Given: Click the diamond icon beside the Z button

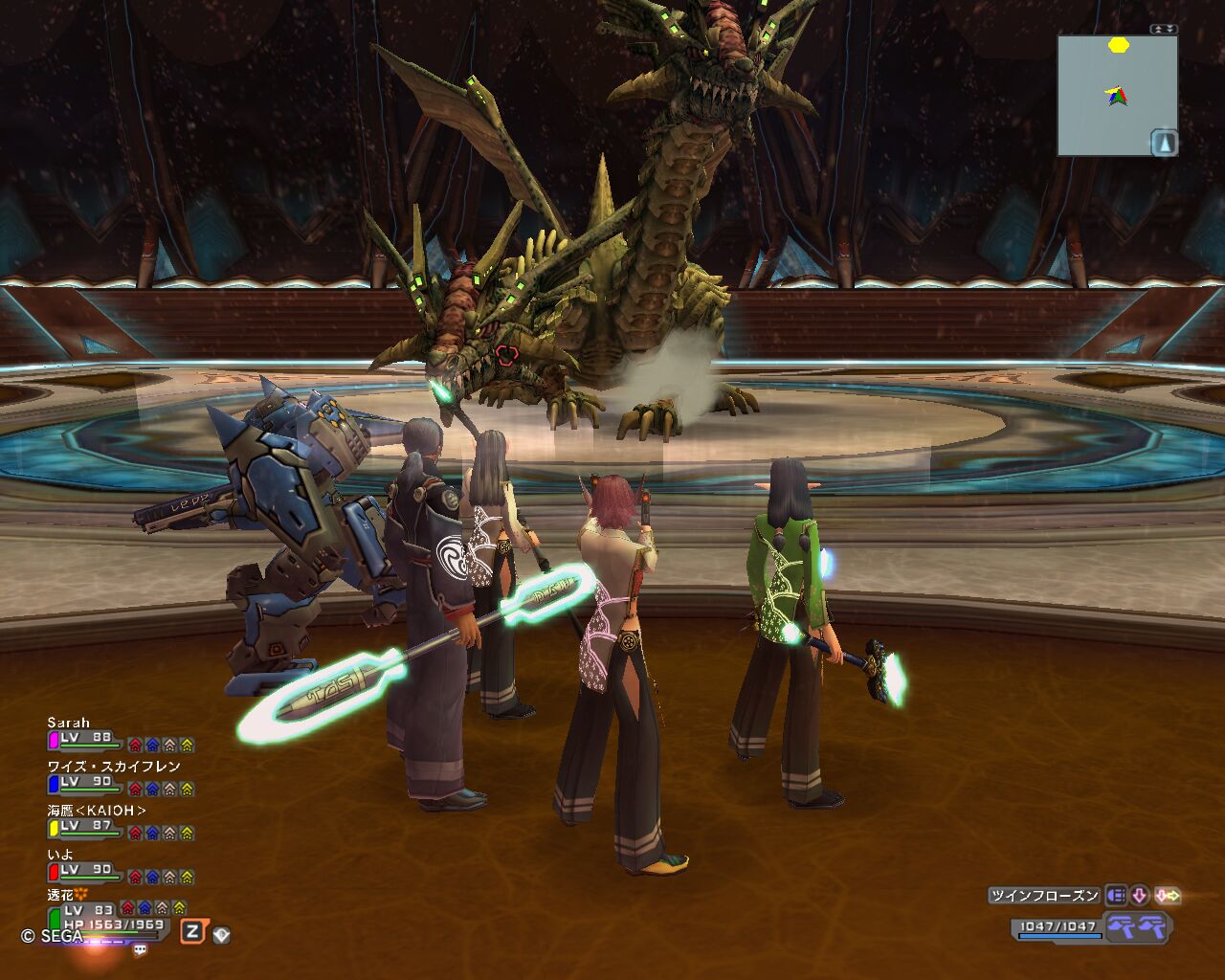Looking at the screenshot, I should (x=221, y=934).
